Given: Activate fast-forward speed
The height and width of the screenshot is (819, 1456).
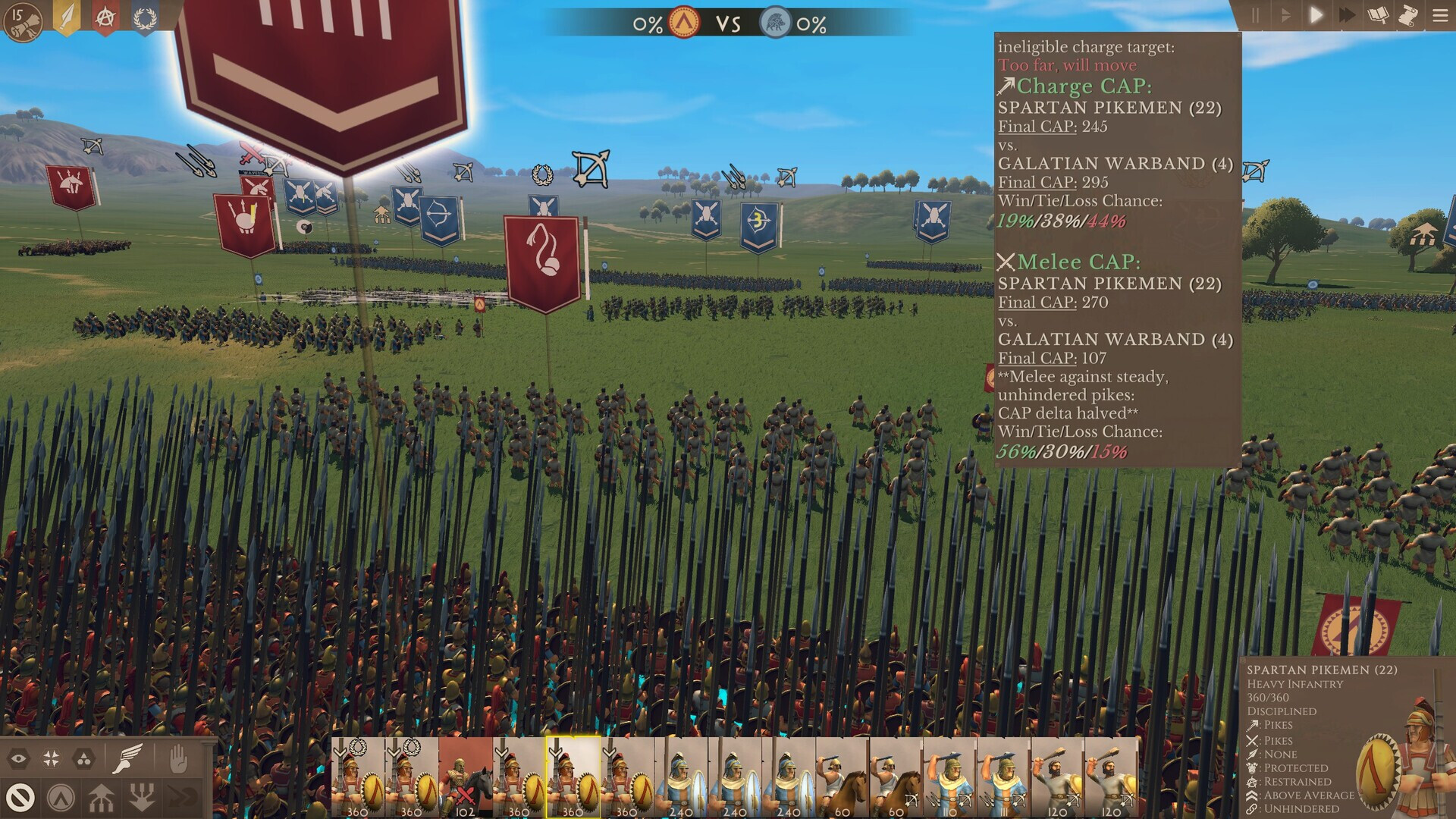Looking at the screenshot, I should pos(1347,15).
